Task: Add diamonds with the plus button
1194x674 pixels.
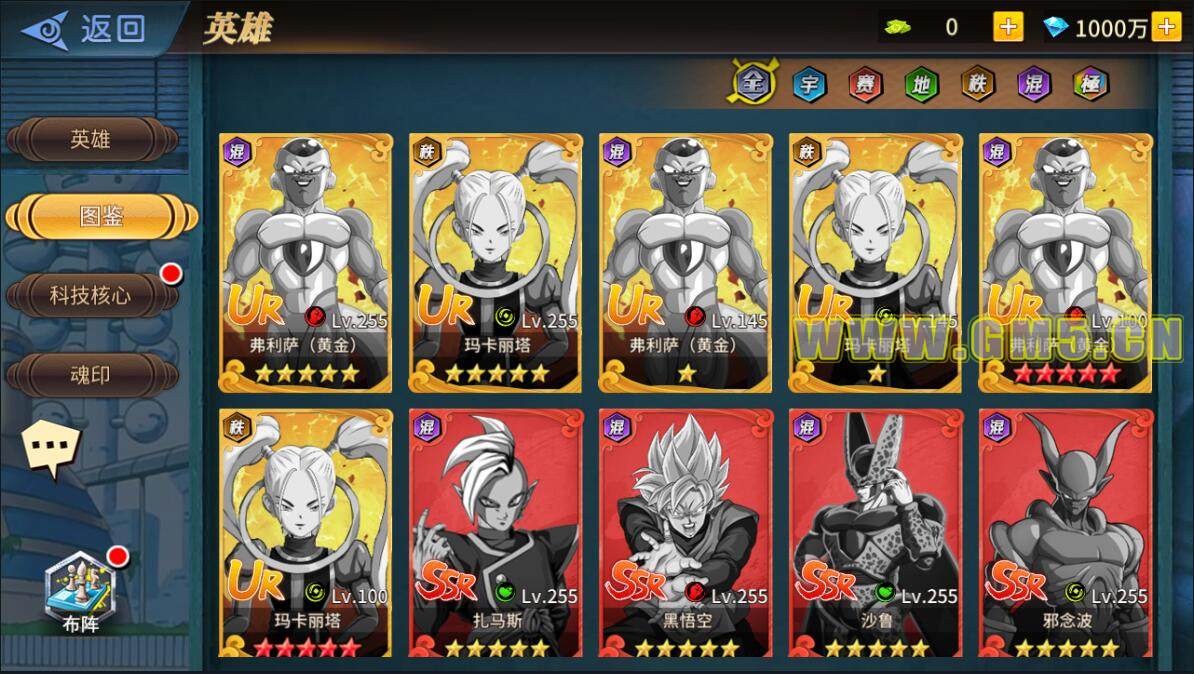Action: click(1166, 27)
